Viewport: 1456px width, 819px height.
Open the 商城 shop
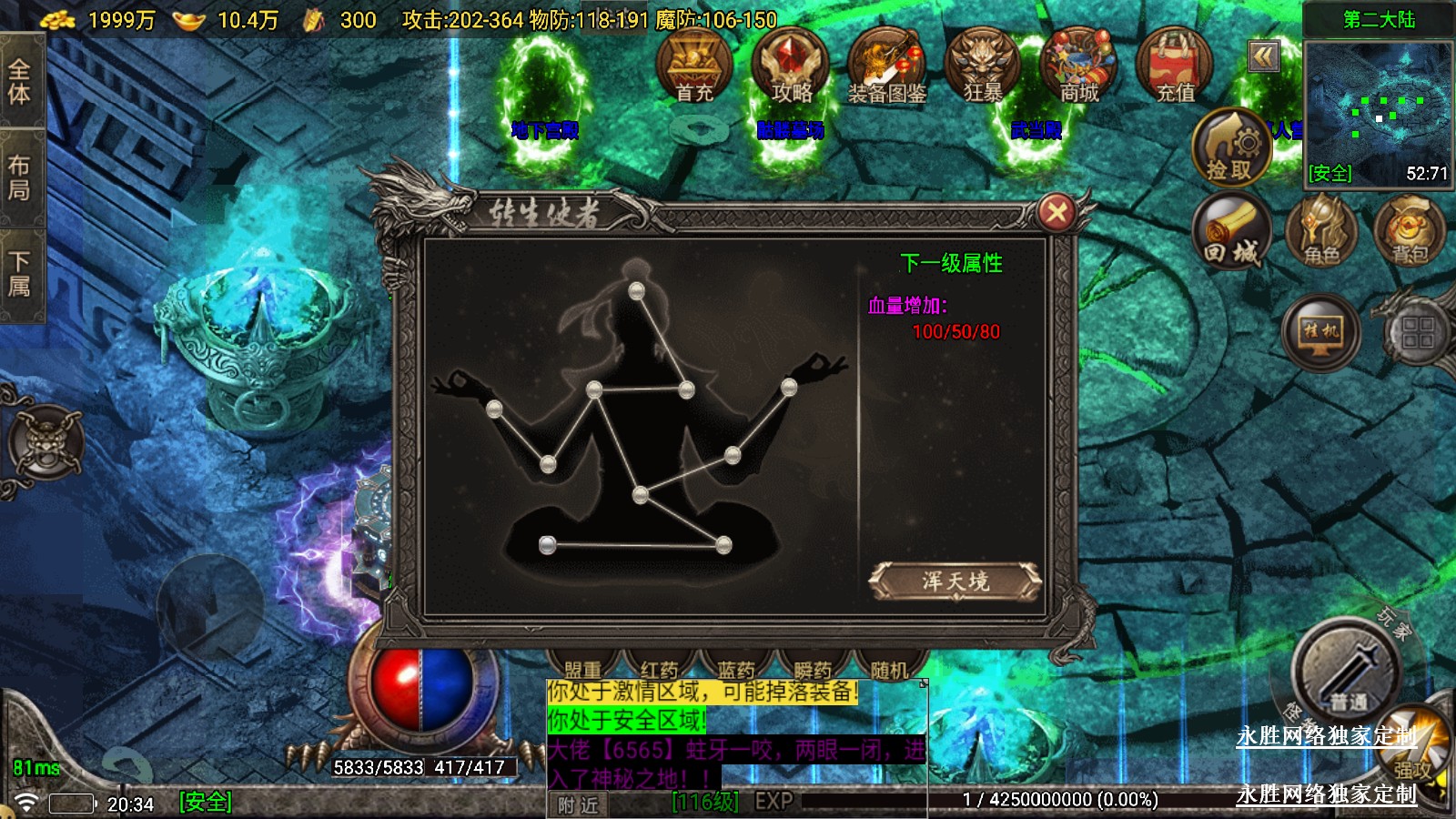click(1079, 66)
